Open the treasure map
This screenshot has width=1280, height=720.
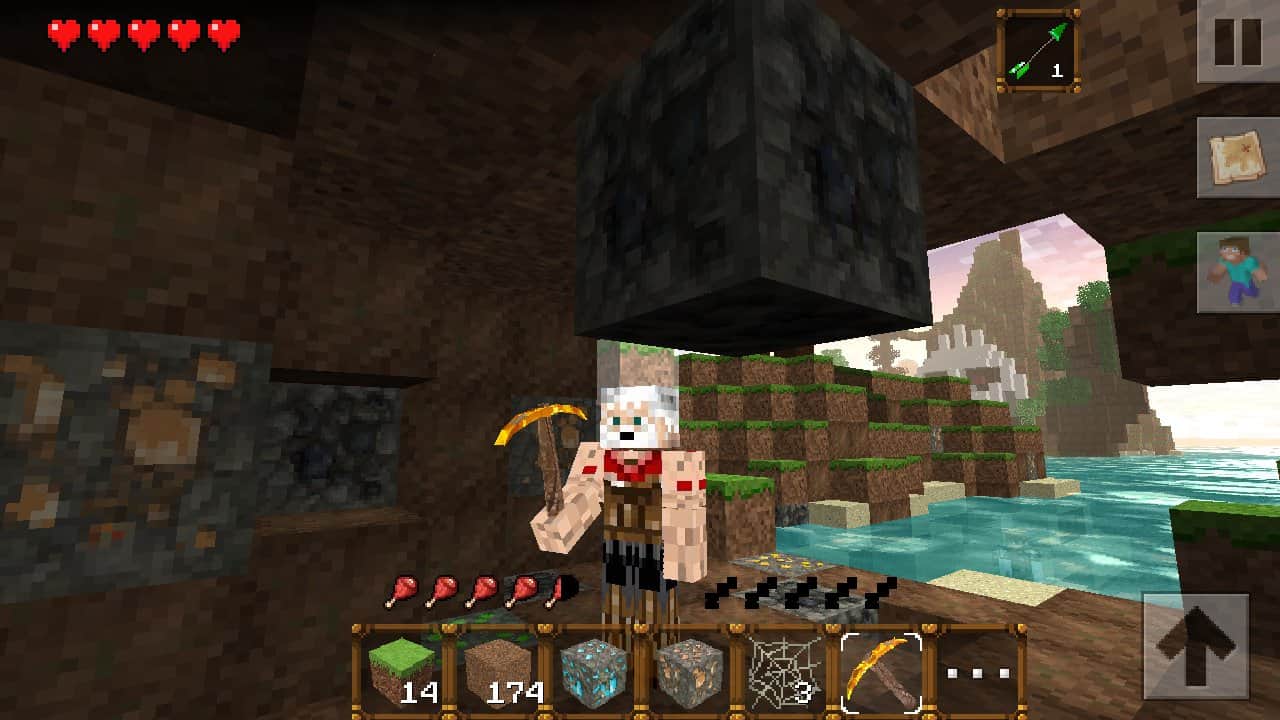(1237, 157)
